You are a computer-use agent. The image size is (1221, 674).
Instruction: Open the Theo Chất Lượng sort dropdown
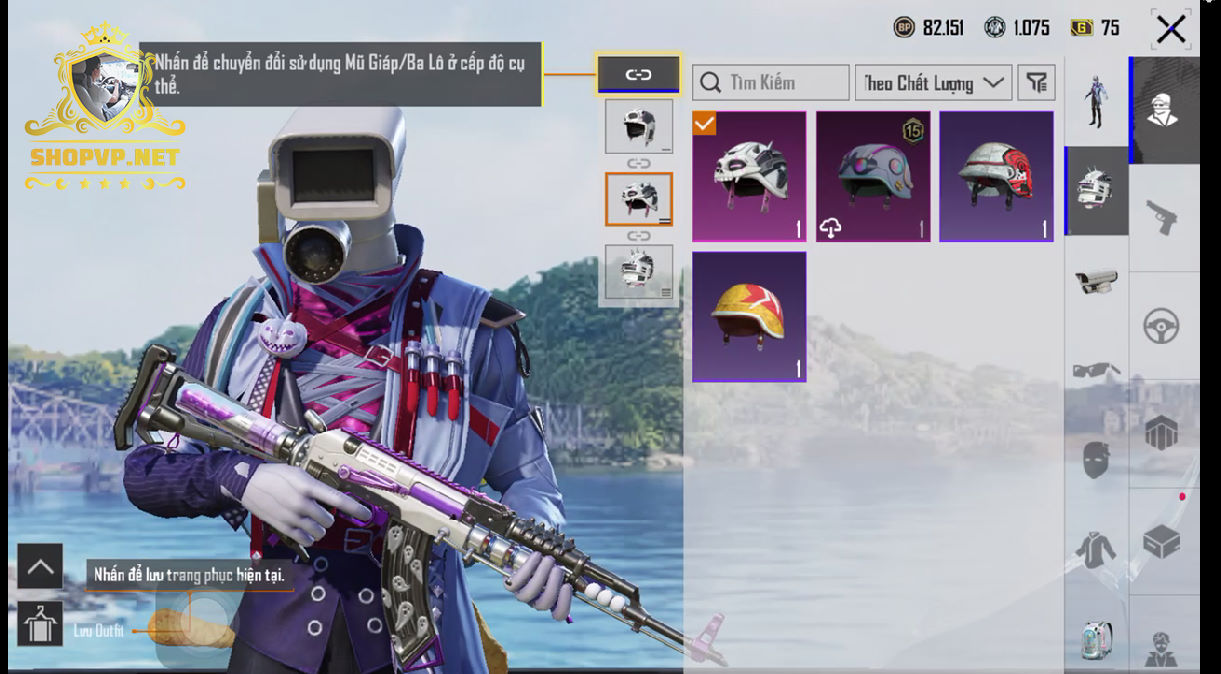[933, 83]
